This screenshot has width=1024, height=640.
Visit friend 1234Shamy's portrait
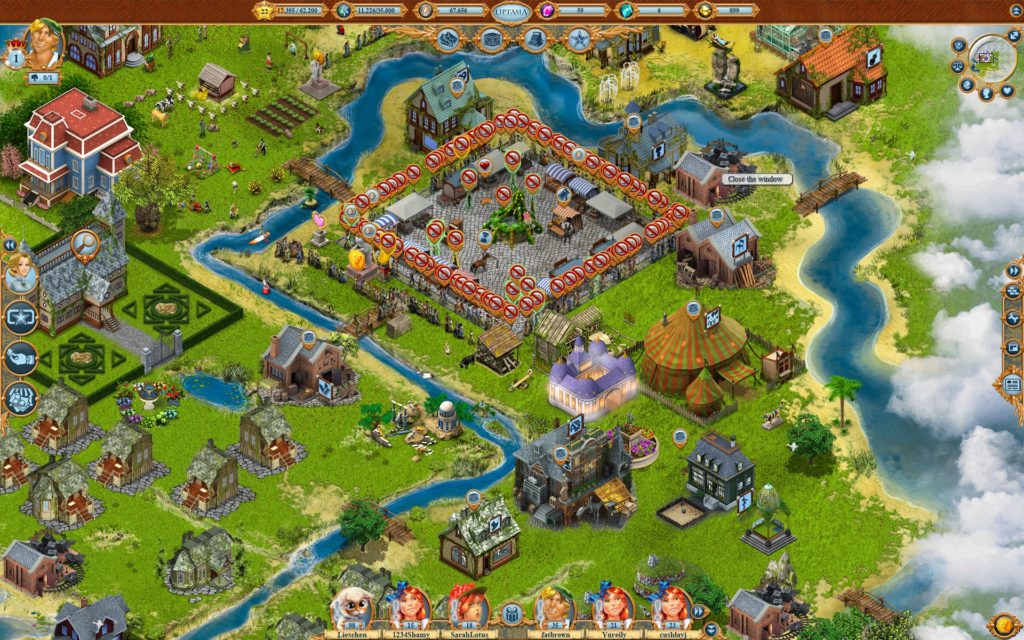click(x=409, y=608)
